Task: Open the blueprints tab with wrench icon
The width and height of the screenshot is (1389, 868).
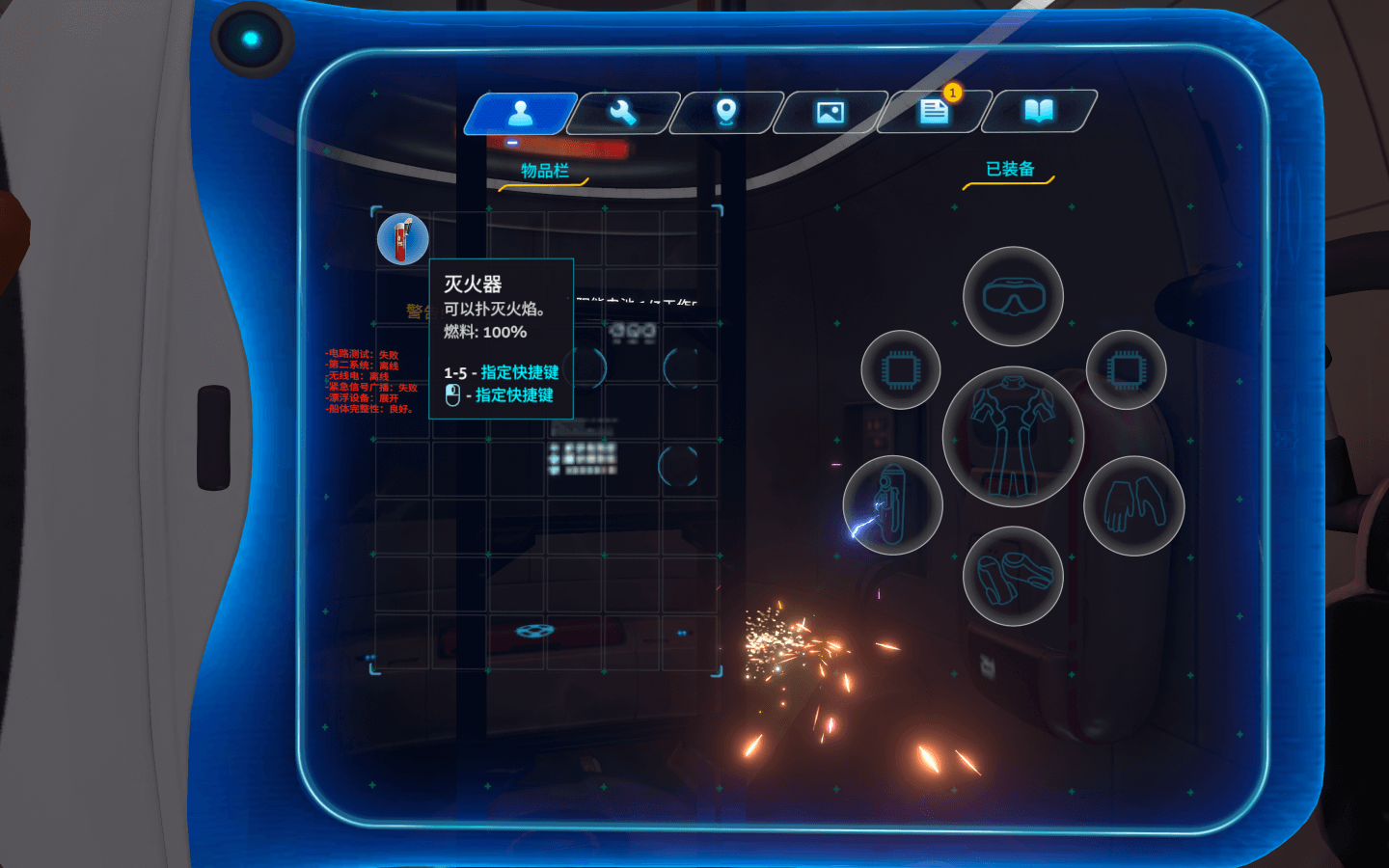Action: (623, 113)
